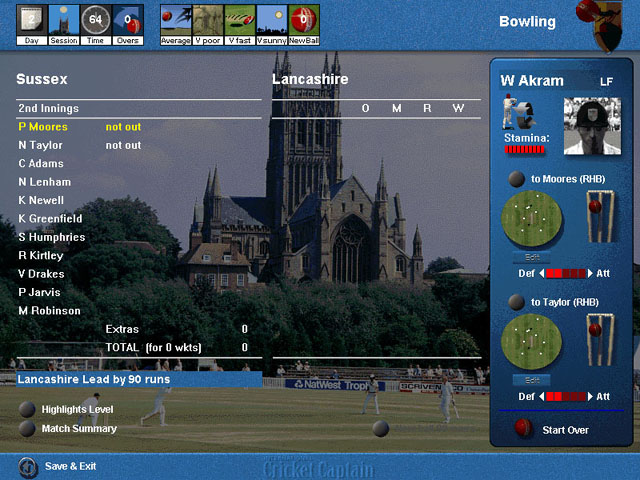640x480 pixels.
Task: Click W Akram's player portrait
Action: (585, 126)
